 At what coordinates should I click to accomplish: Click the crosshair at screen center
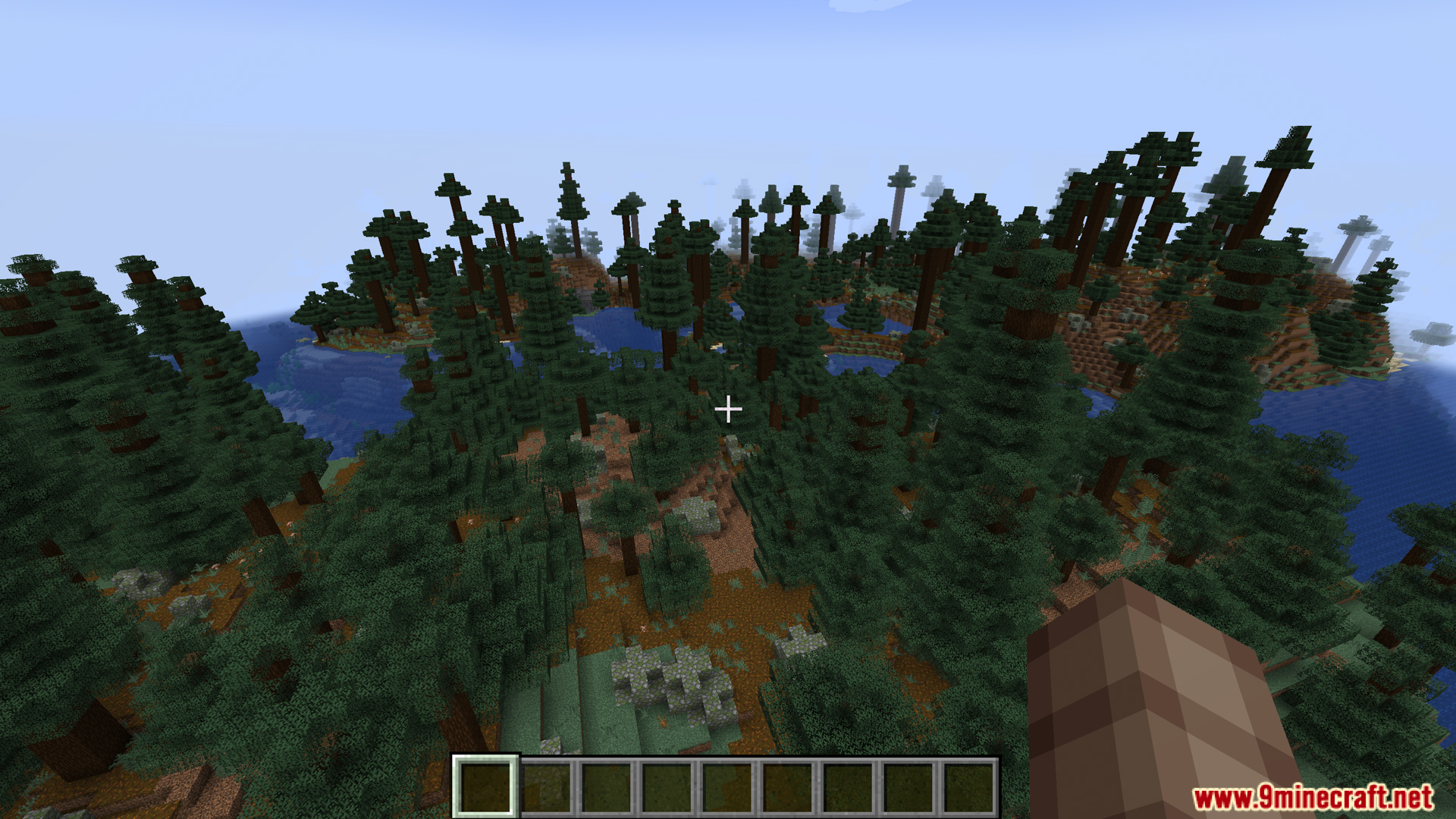click(x=728, y=409)
